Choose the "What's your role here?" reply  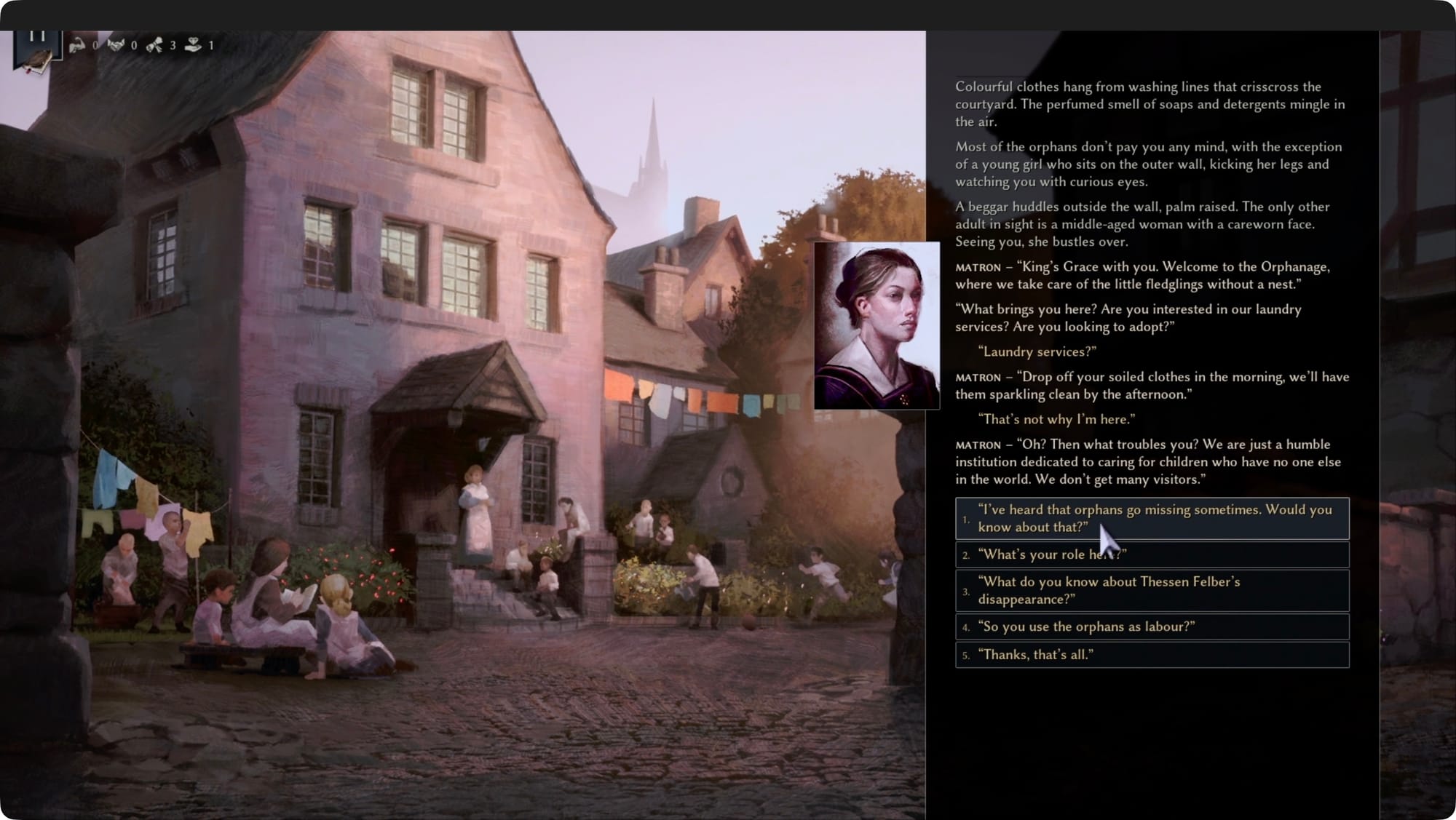pos(1152,554)
